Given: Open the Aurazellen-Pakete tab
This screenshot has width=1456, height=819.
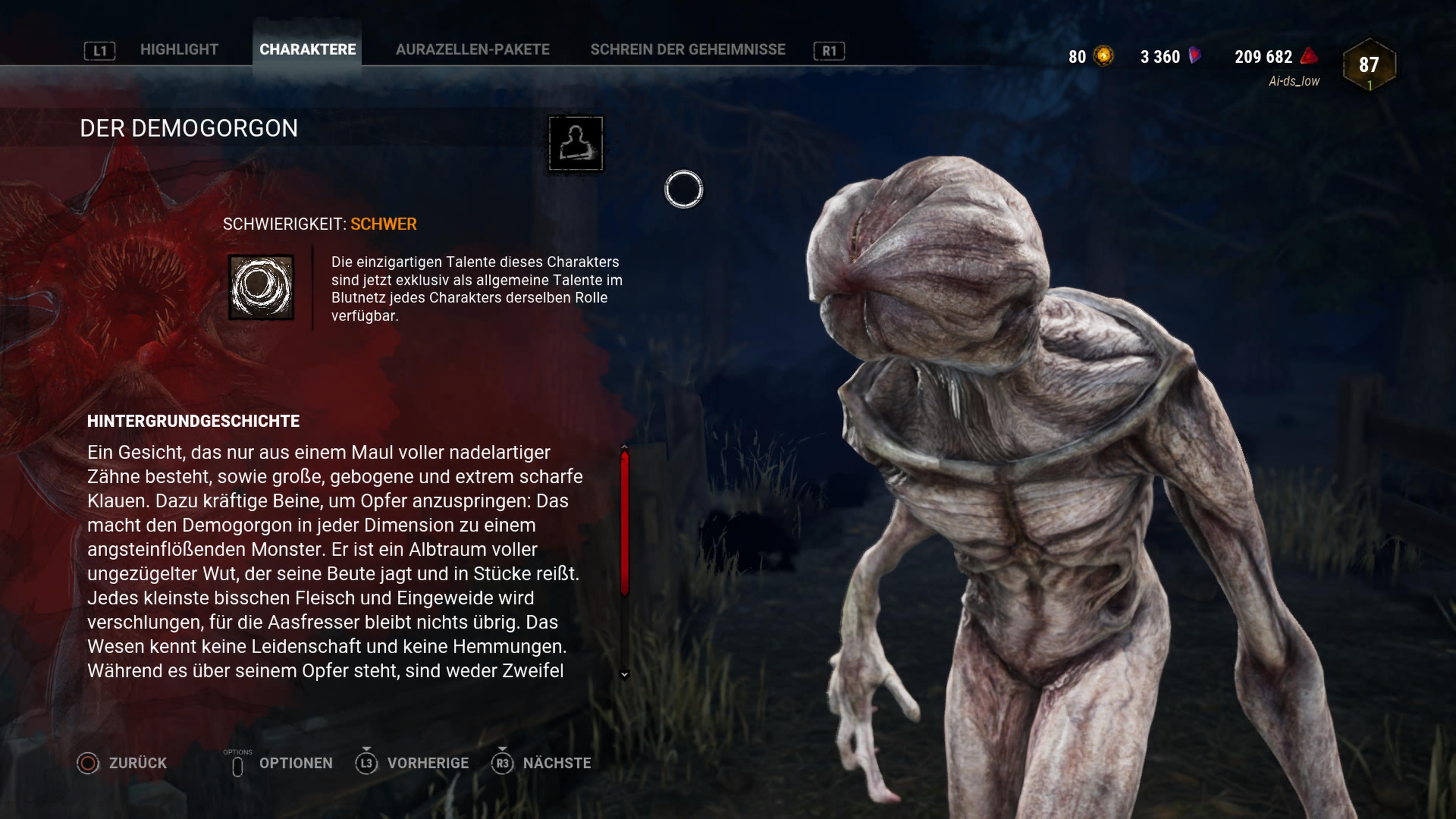Looking at the screenshot, I should [472, 50].
